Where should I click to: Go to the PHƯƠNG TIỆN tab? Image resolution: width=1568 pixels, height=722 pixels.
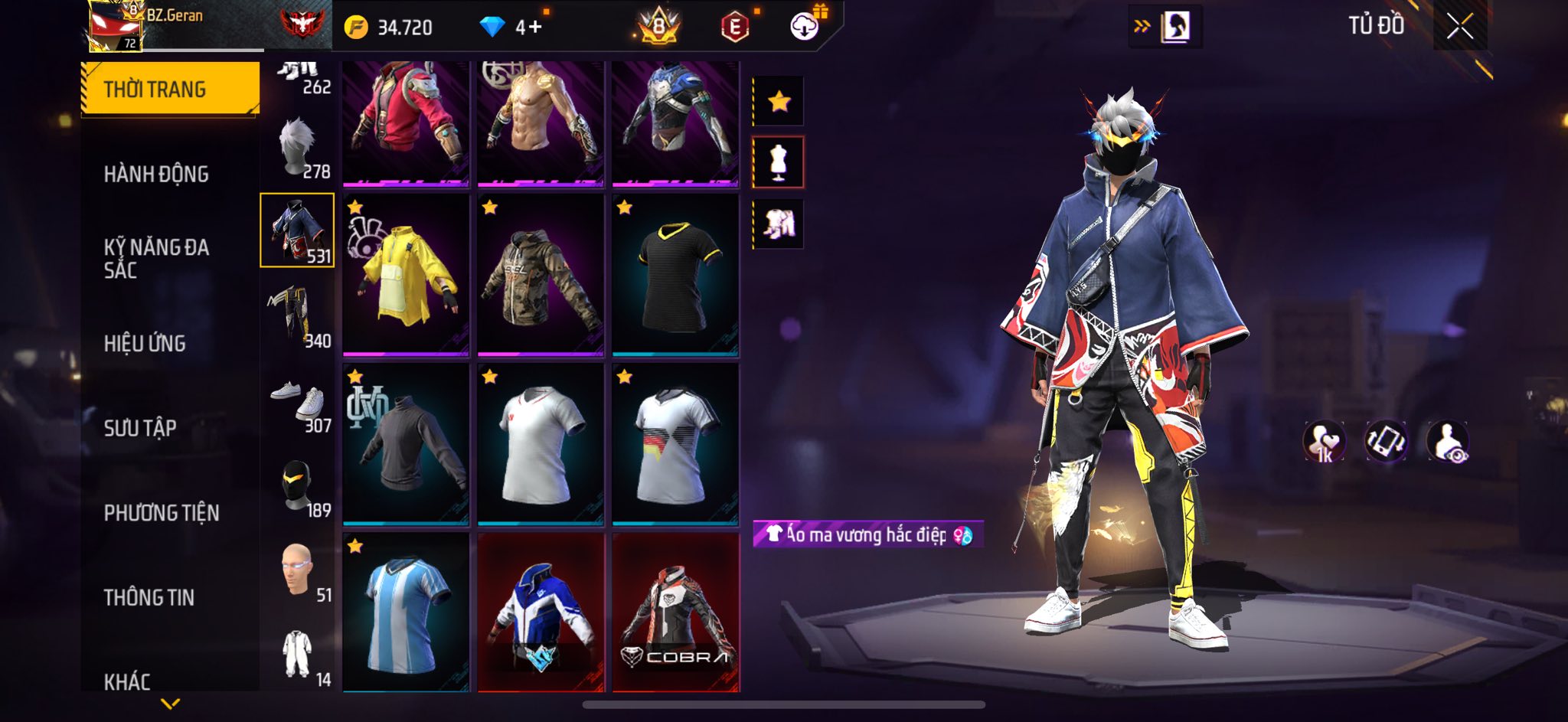pyautogui.click(x=162, y=513)
